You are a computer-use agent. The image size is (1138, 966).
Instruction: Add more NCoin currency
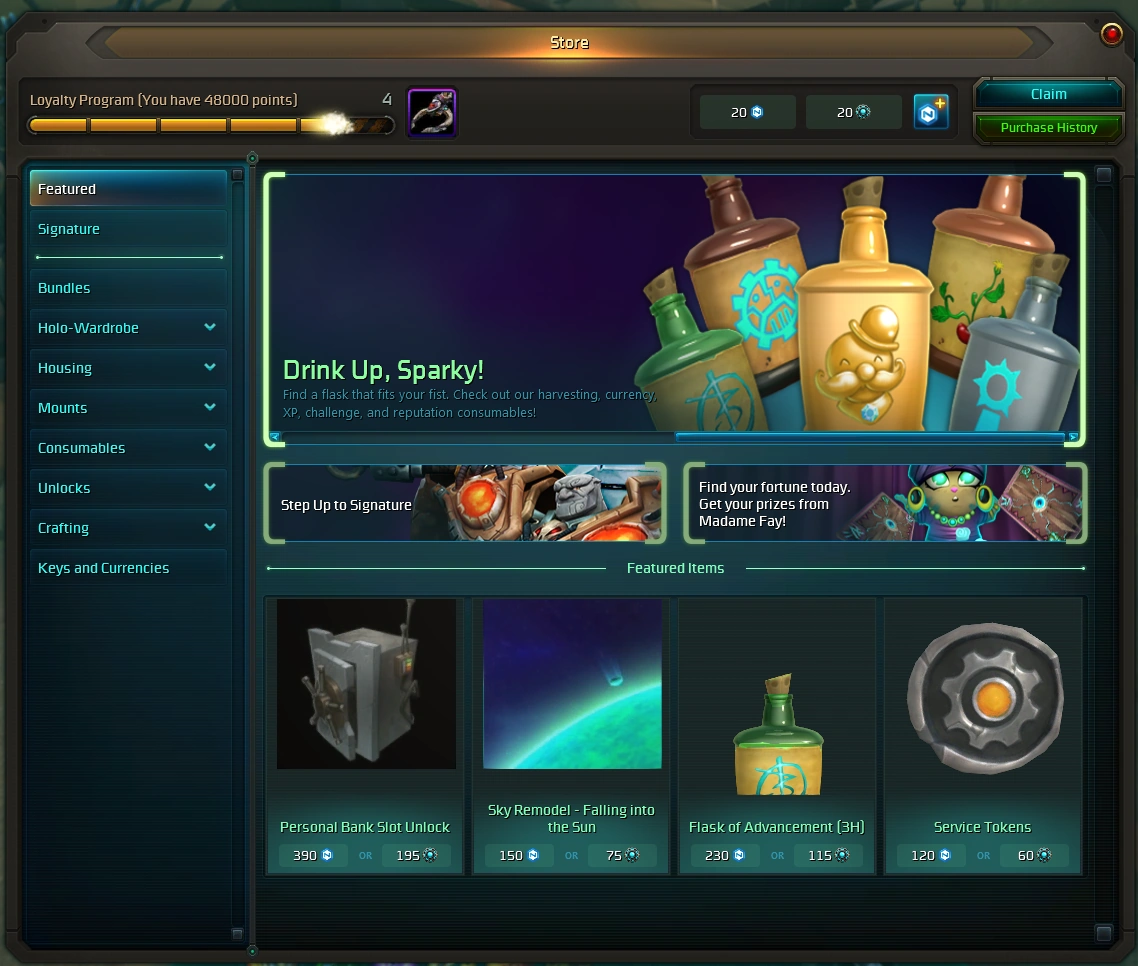(931, 112)
